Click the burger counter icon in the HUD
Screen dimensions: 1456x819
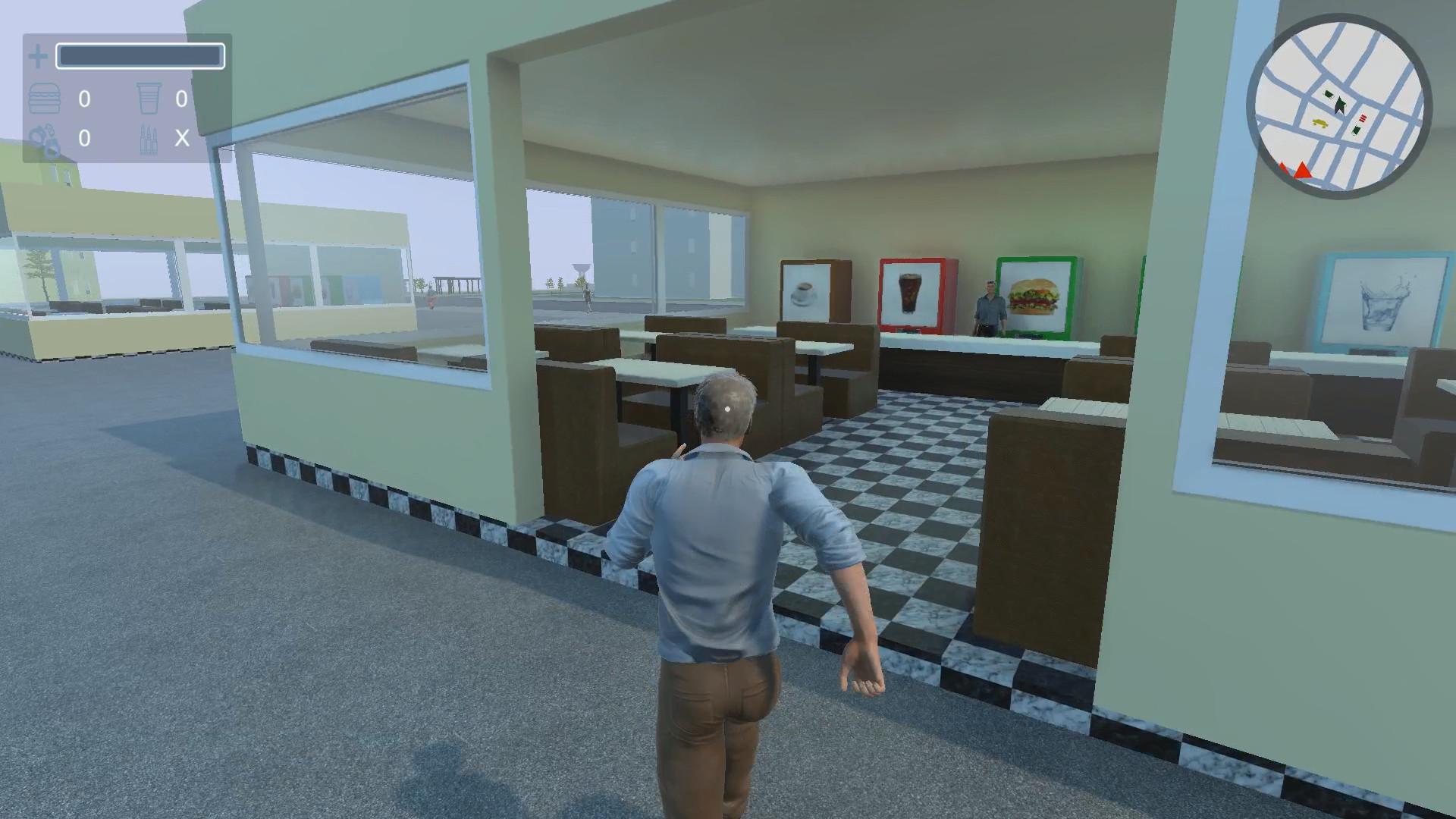(44, 97)
